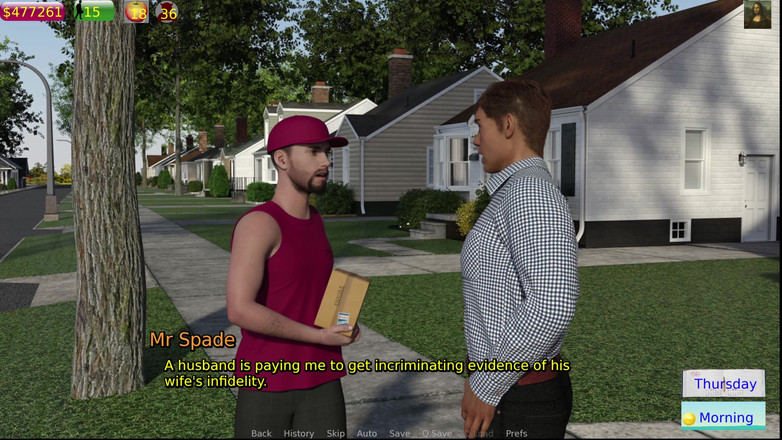Click the Mona Lisa portrait icon
The width and height of the screenshot is (782, 440).
(x=757, y=14)
